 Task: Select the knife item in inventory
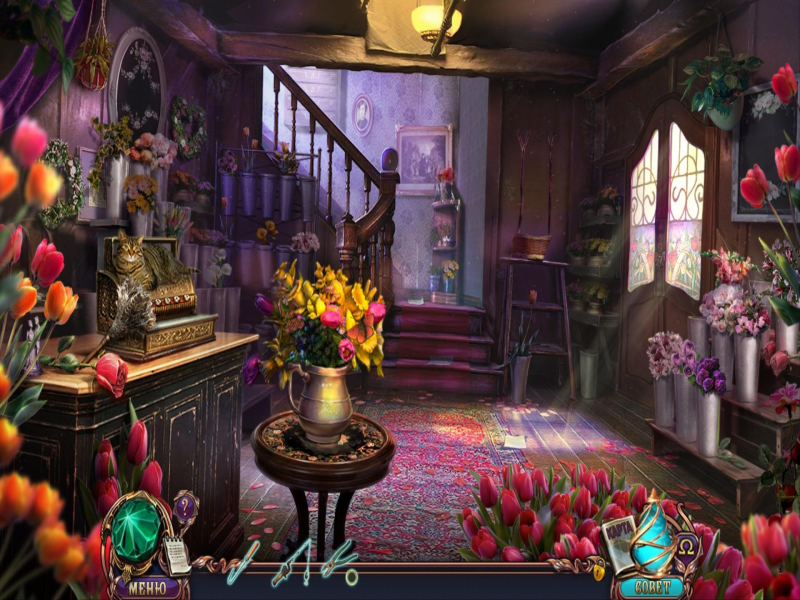point(243,561)
